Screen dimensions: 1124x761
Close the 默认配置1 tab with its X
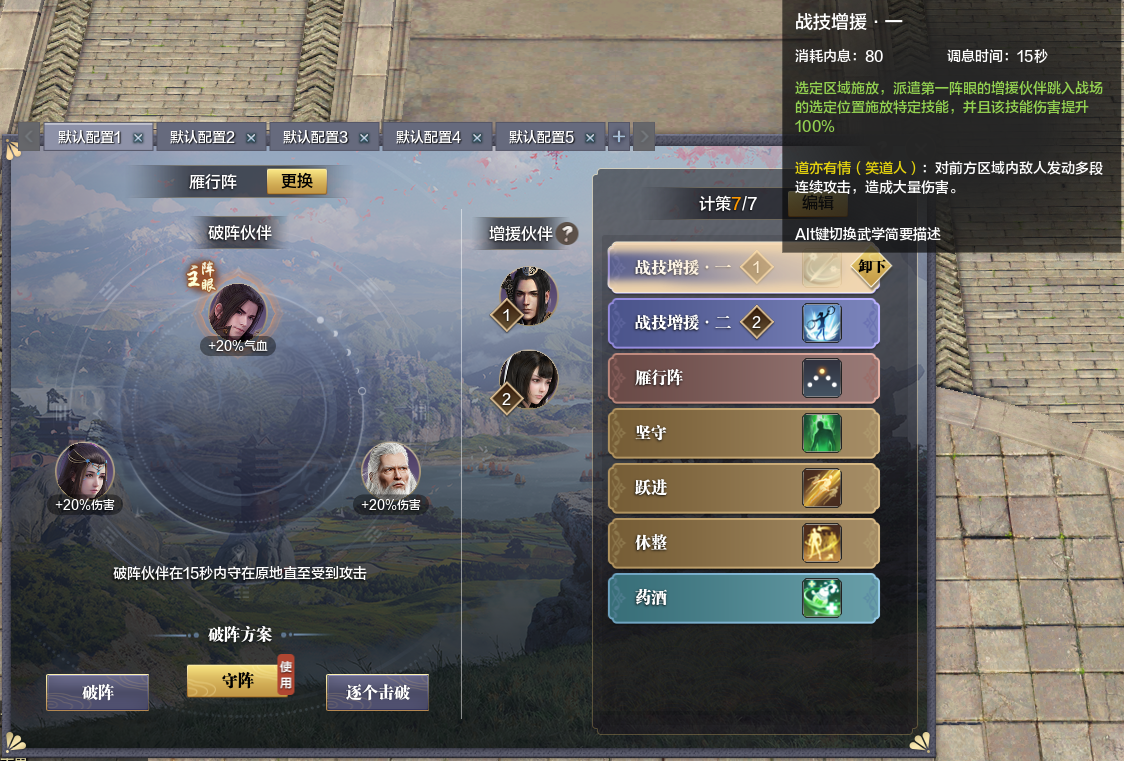(x=138, y=138)
